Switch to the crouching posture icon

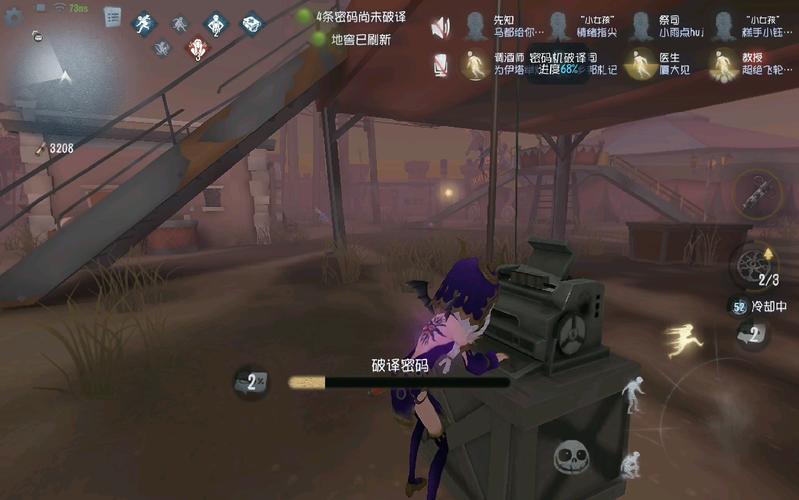pos(630,465)
